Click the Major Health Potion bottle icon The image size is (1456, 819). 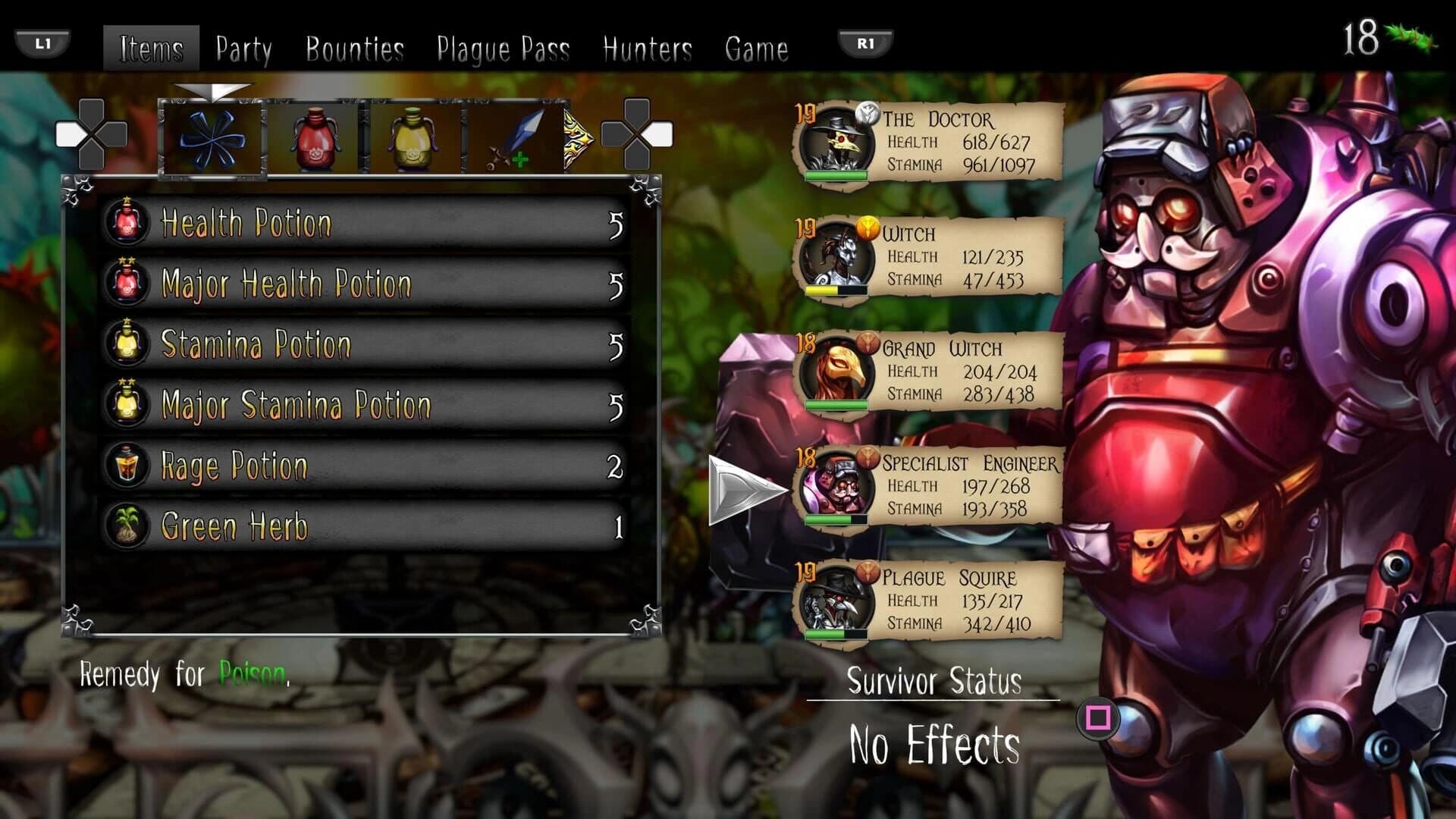click(127, 283)
